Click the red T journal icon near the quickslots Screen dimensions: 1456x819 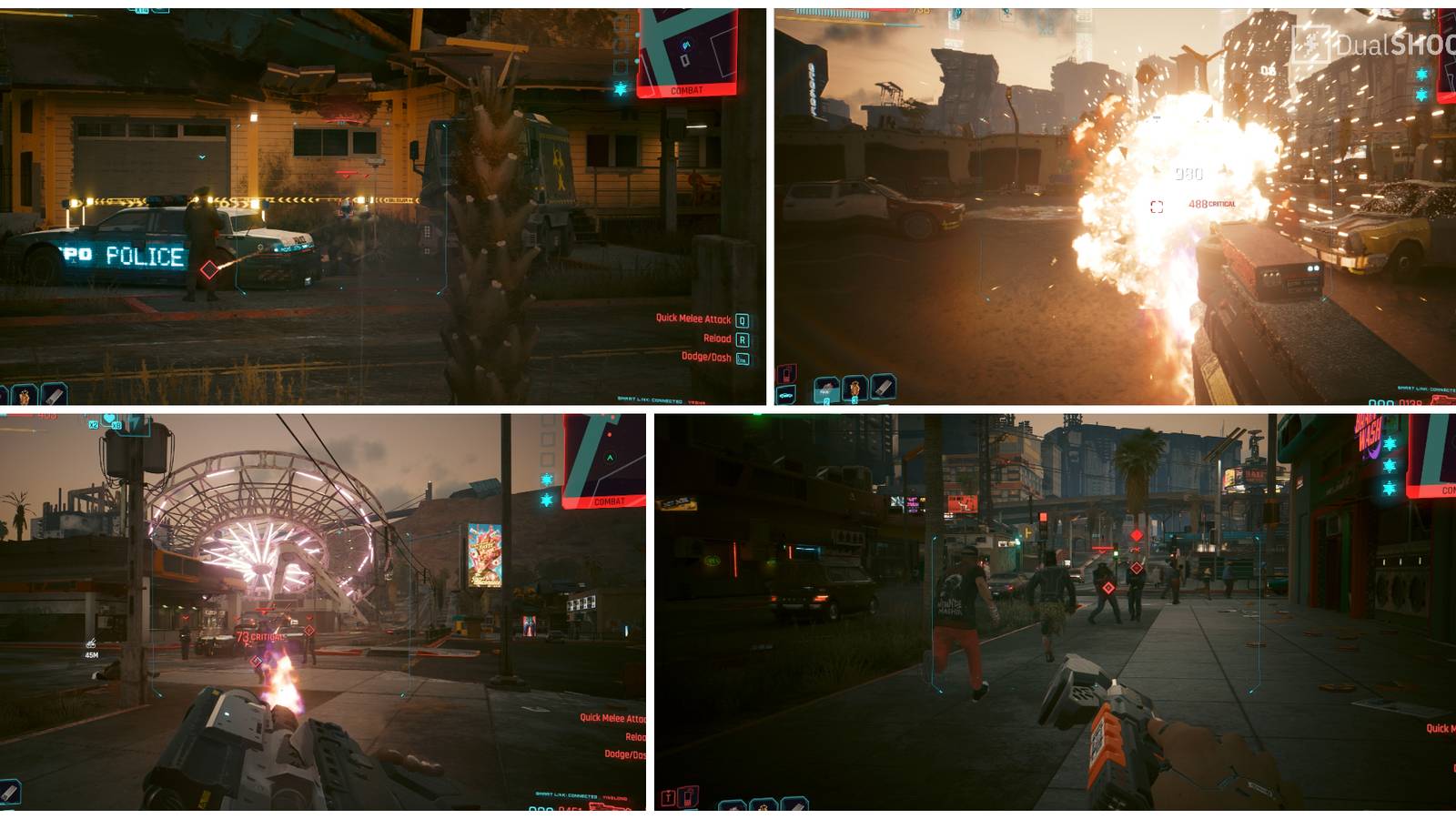pyautogui.click(x=667, y=798)
